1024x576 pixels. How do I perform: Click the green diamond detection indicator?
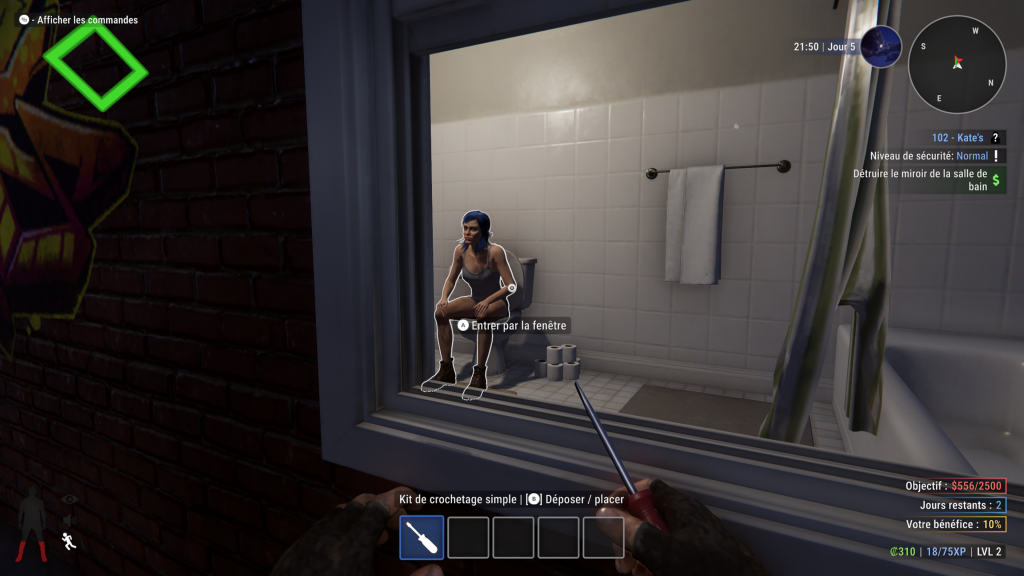click(x=95, y=66)
